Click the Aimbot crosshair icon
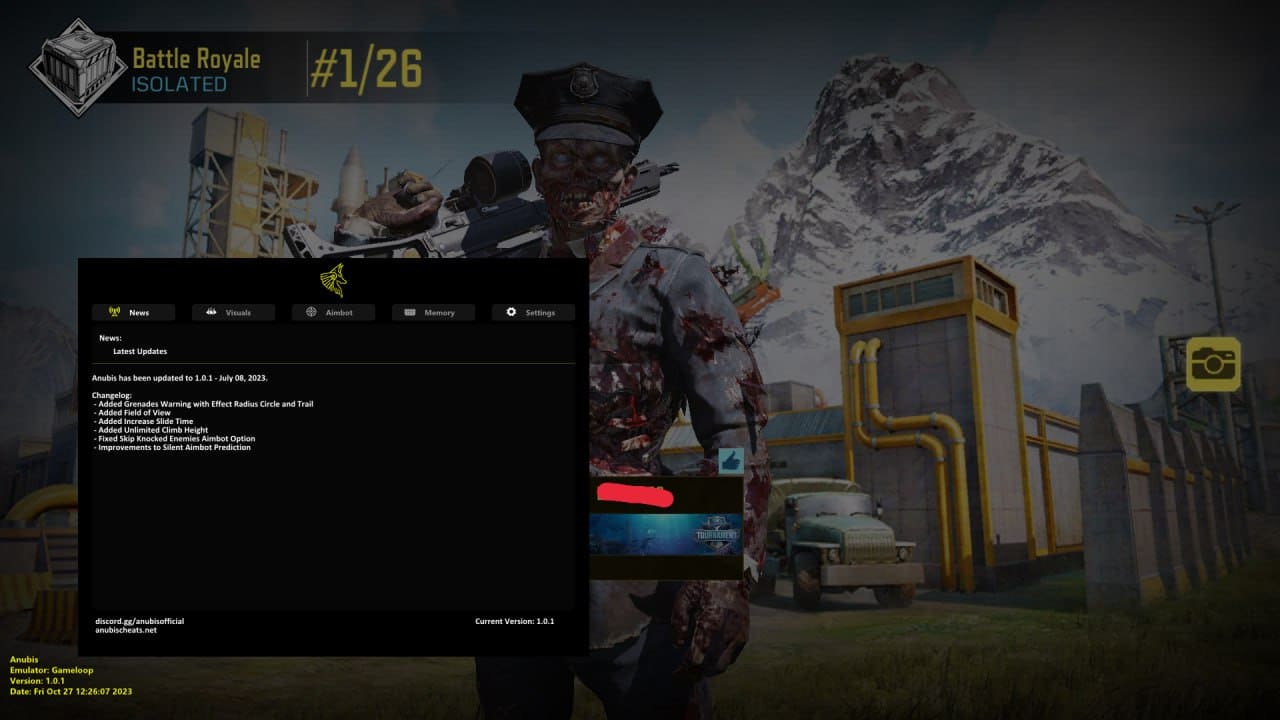Image resolution: width=1280 pixels, height=720 pixels. tap(313, 312)
